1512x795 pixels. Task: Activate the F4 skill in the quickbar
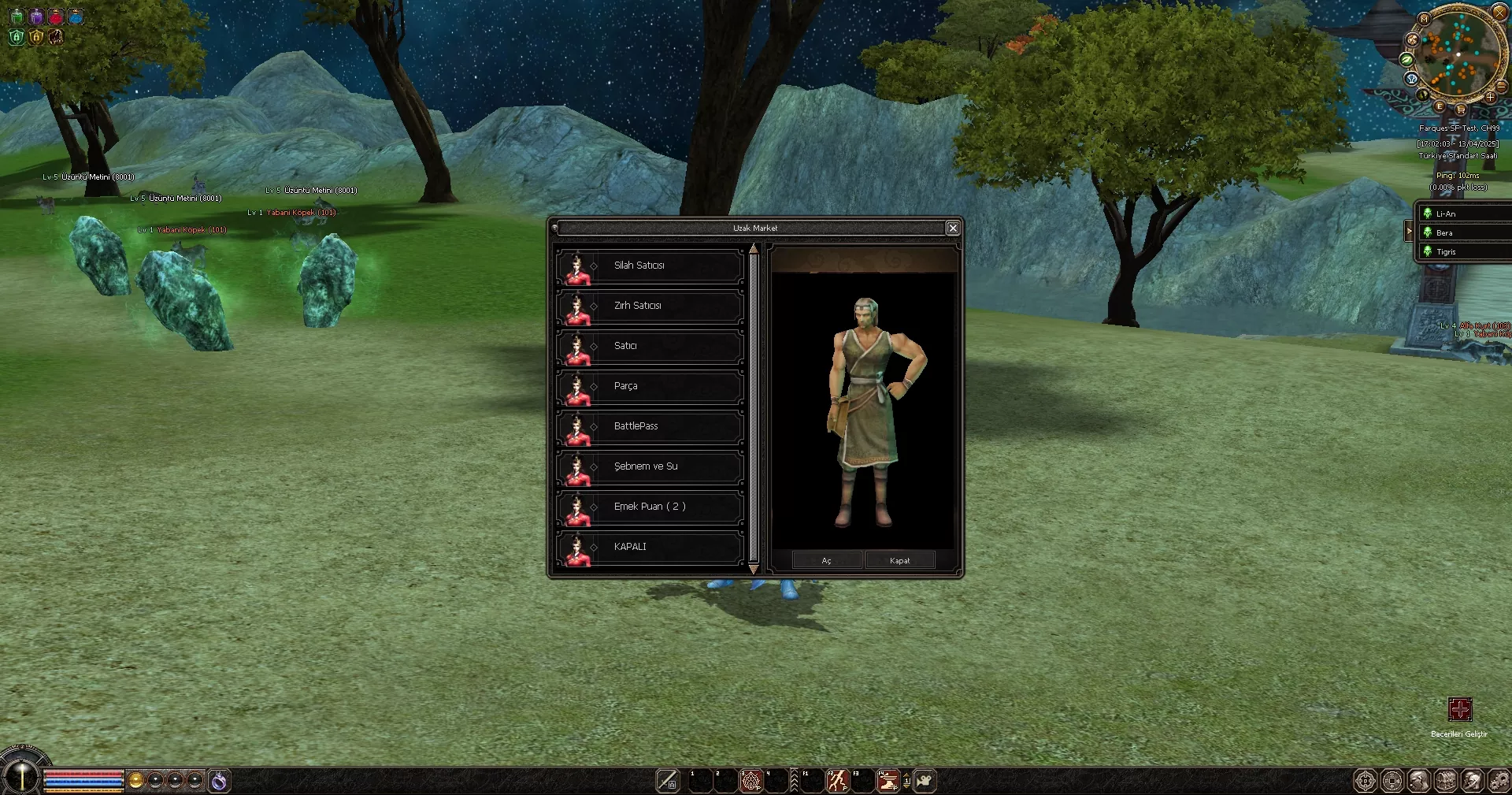click(890, 781)
